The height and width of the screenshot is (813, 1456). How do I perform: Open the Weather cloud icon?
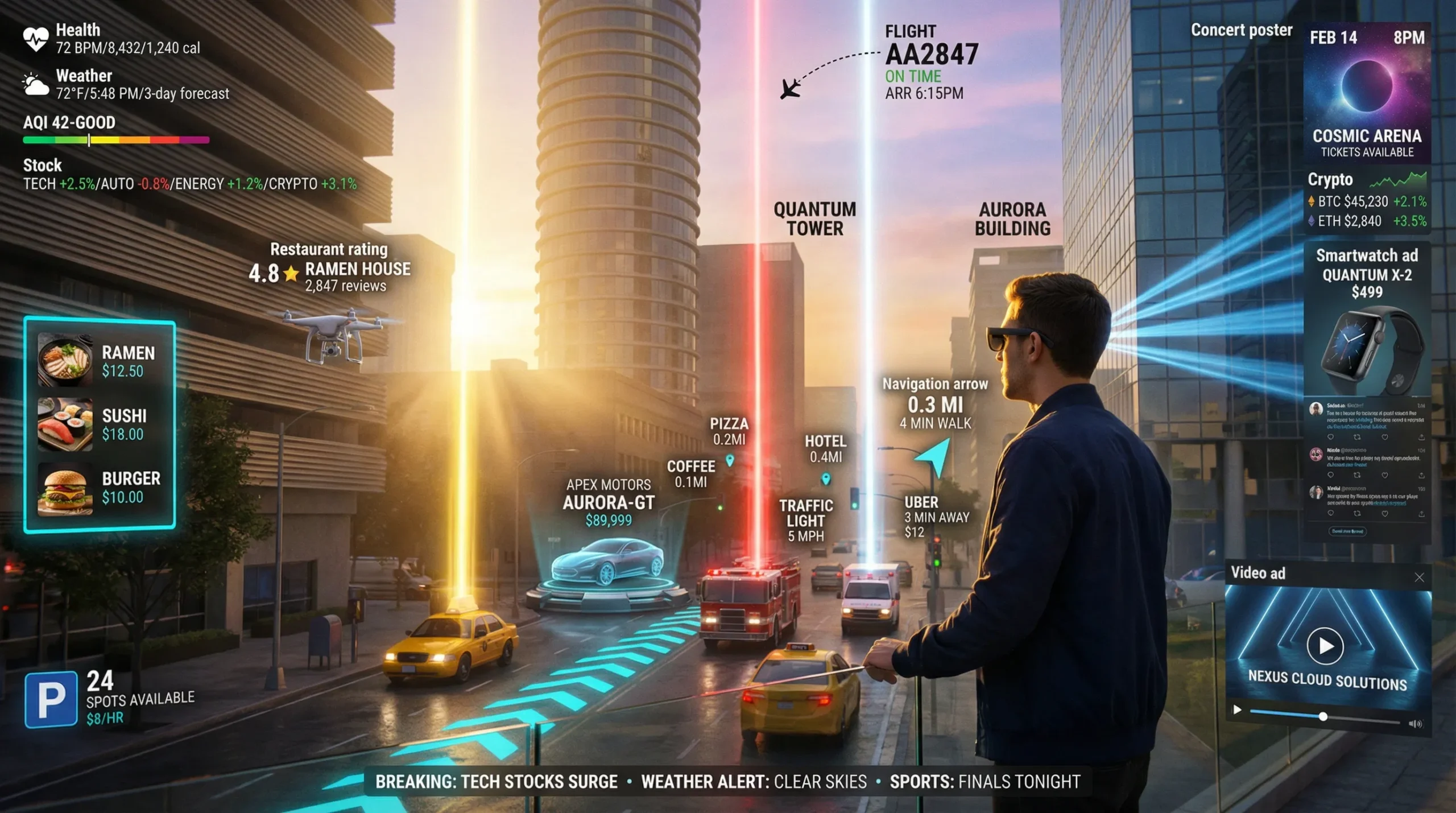pyautogui.click(x=35, y=85)
